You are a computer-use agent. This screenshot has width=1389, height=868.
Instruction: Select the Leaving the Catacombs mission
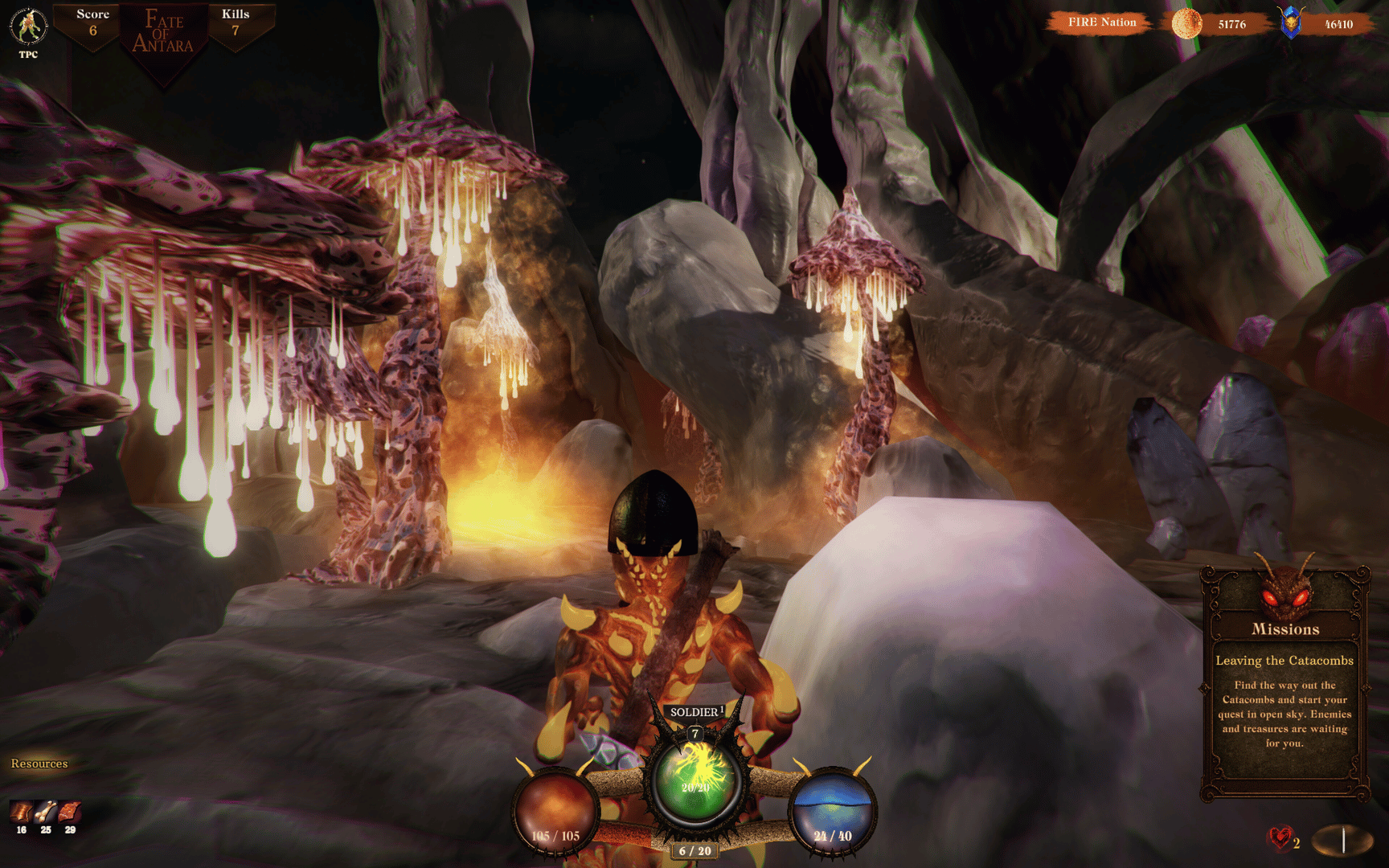pyautogui.click(x=1284, y=661)
